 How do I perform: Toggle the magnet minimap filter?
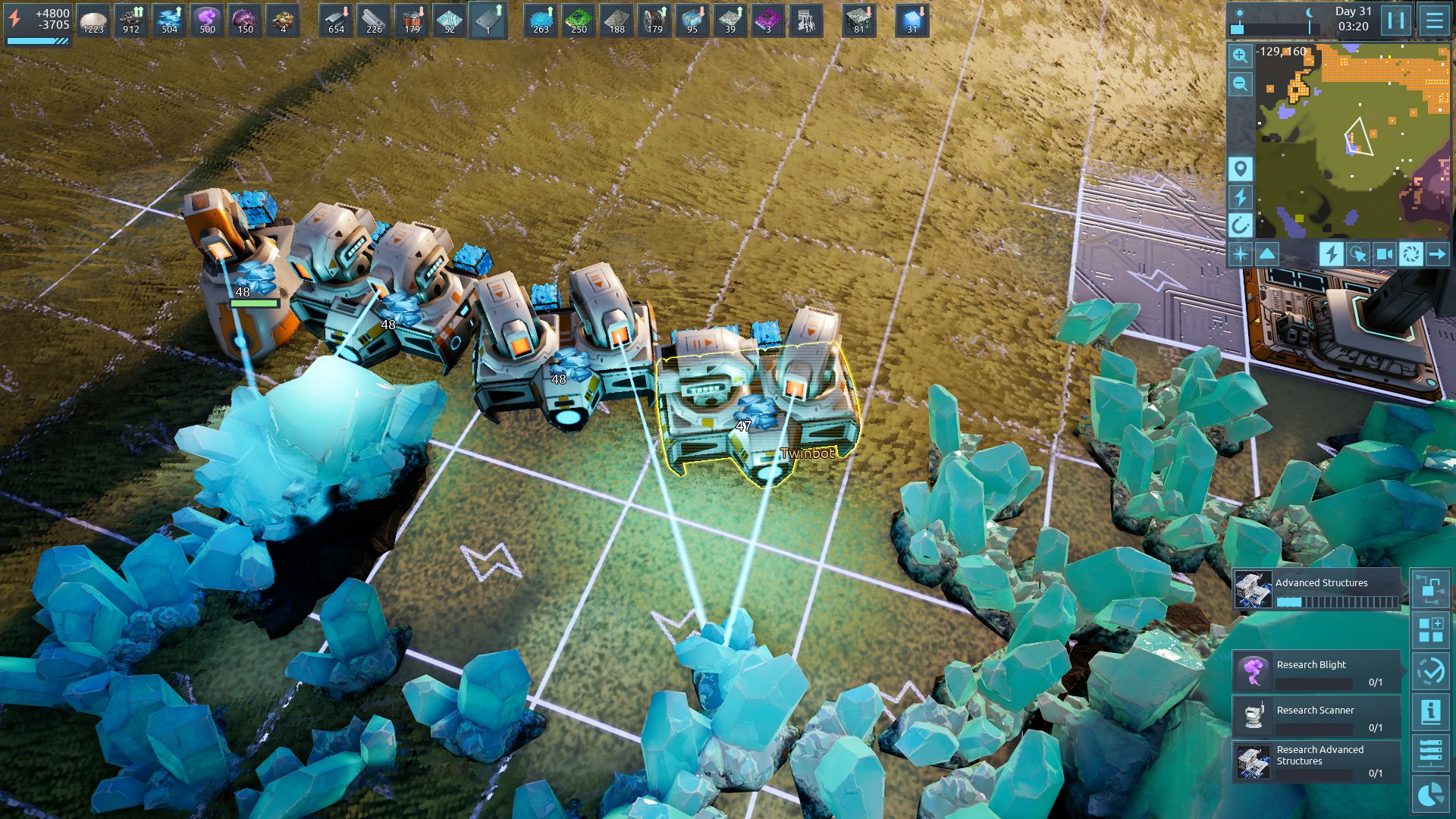click(1240, 225)
